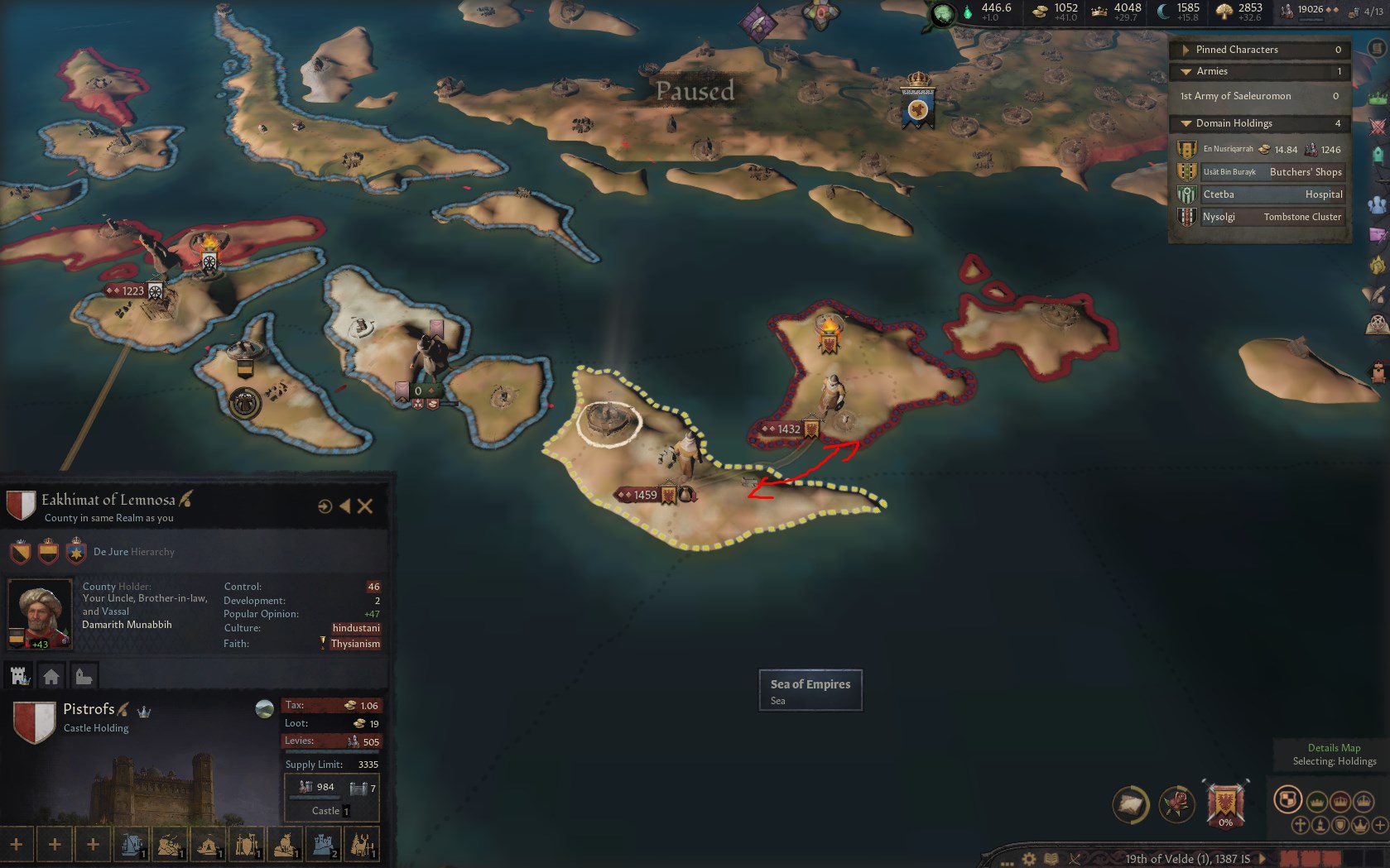
Task: Open Damarith Munabbih's character sheet
Action: 39,612
